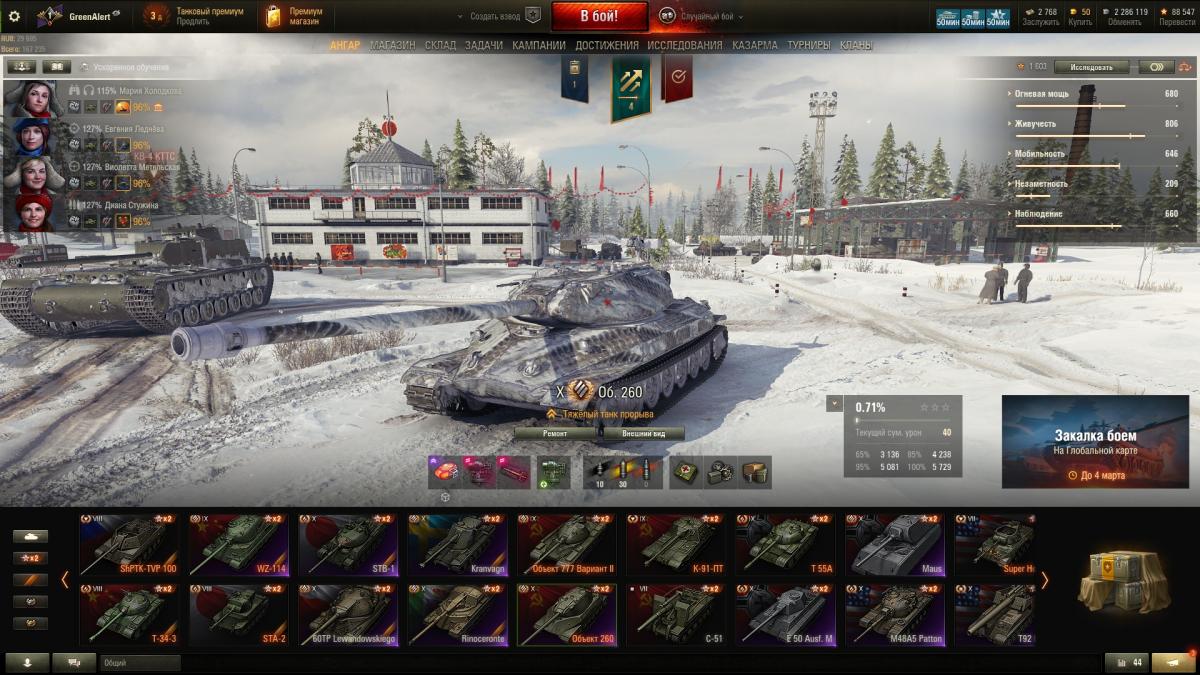This screenshot has width=1200, height=675.
Task: Click the Общий chat input box
Action: [140, 662]
